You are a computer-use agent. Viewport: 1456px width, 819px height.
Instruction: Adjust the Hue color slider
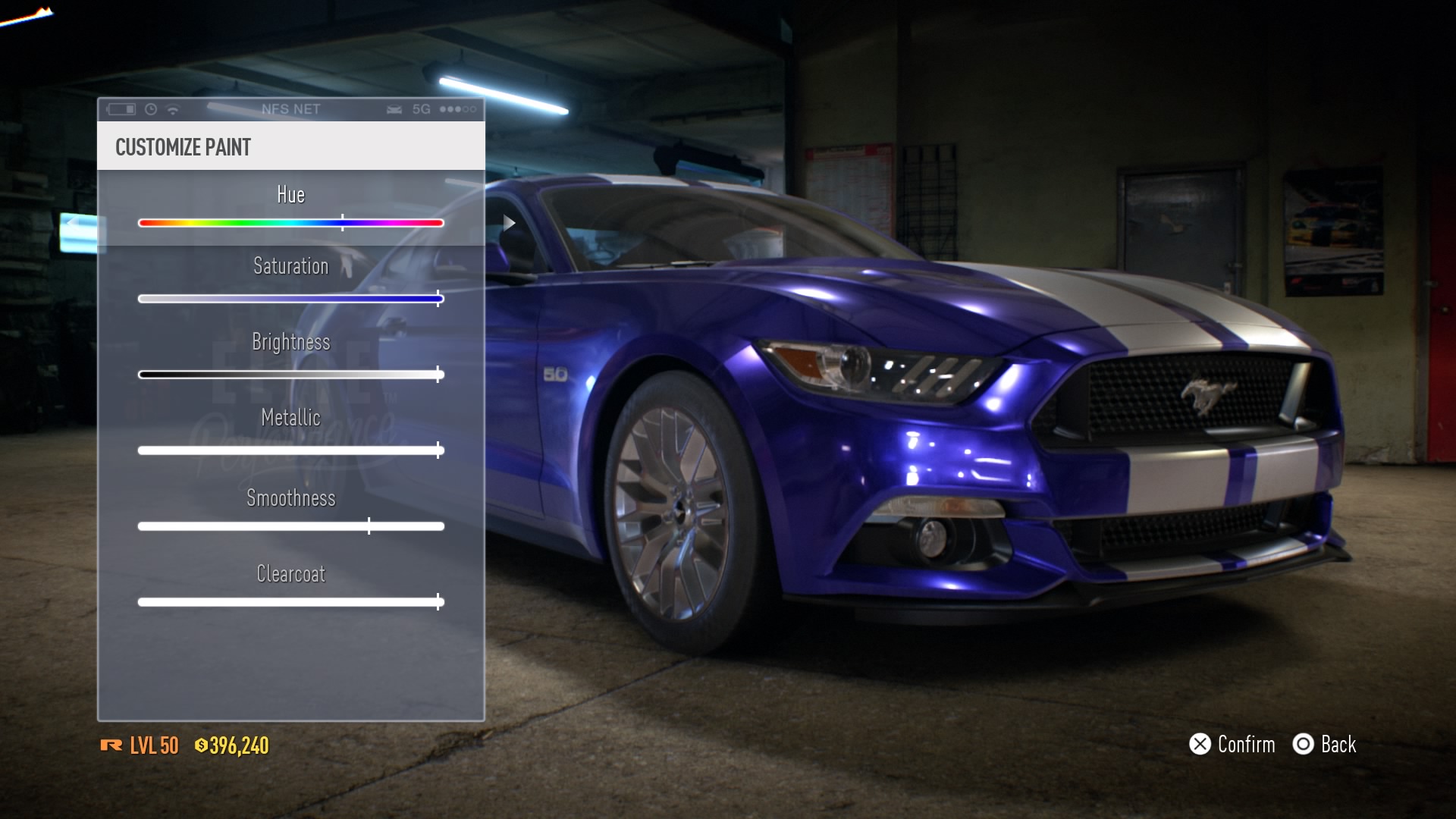tap(290, 223)
